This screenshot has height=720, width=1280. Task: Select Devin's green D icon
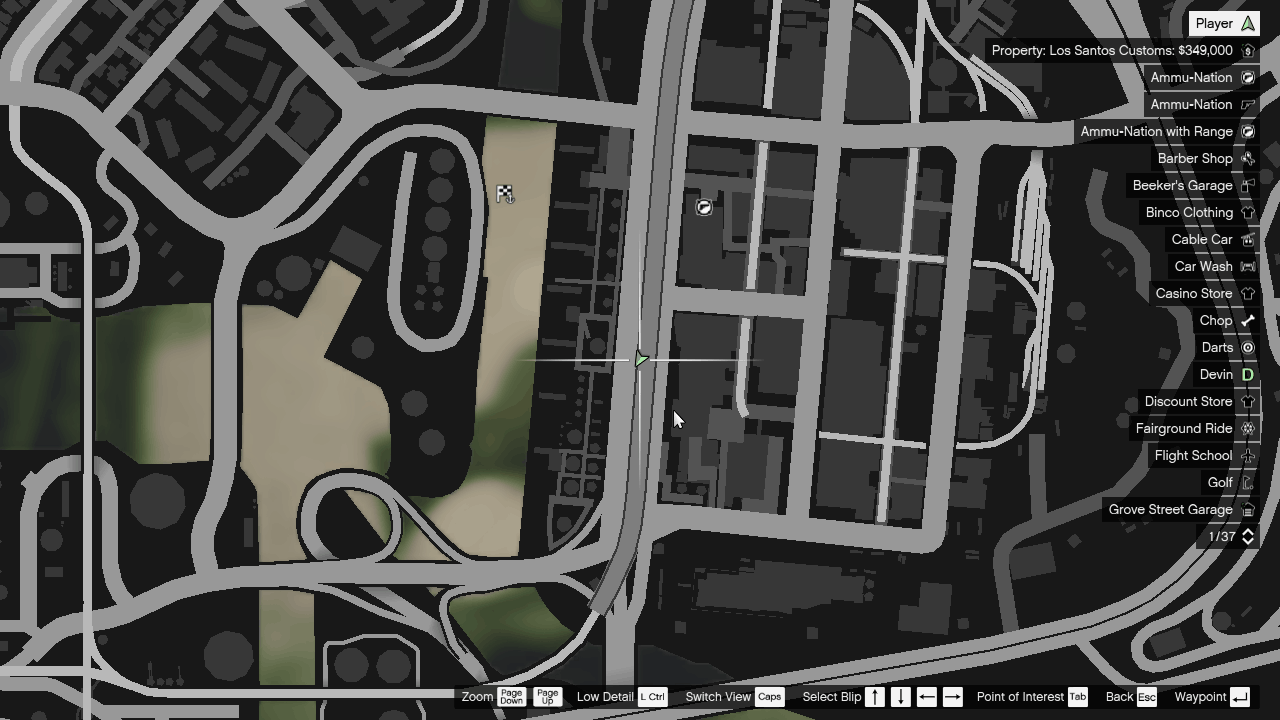[1247, 374]
